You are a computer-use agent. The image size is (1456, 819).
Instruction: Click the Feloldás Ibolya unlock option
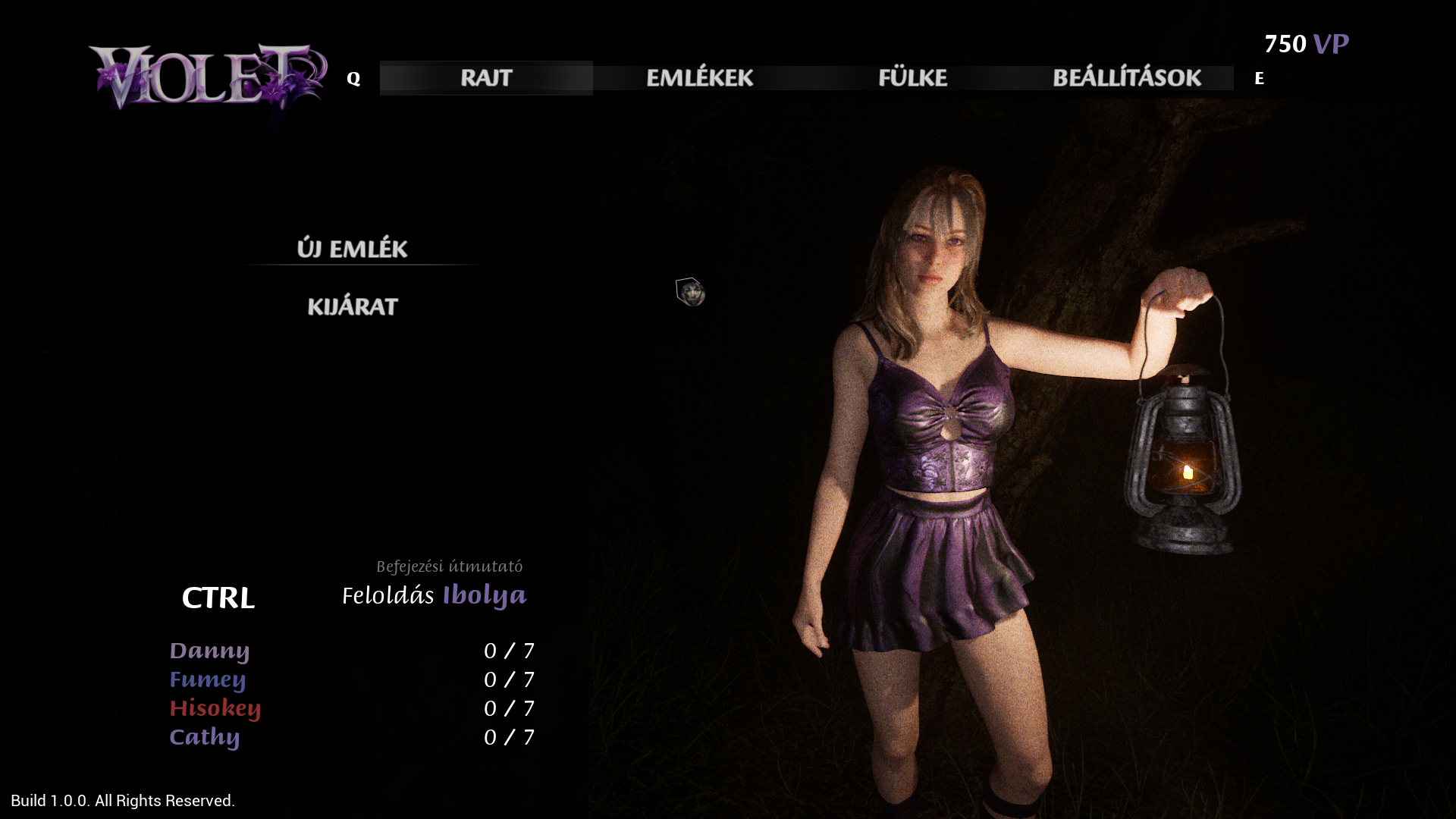click(434, 596)
